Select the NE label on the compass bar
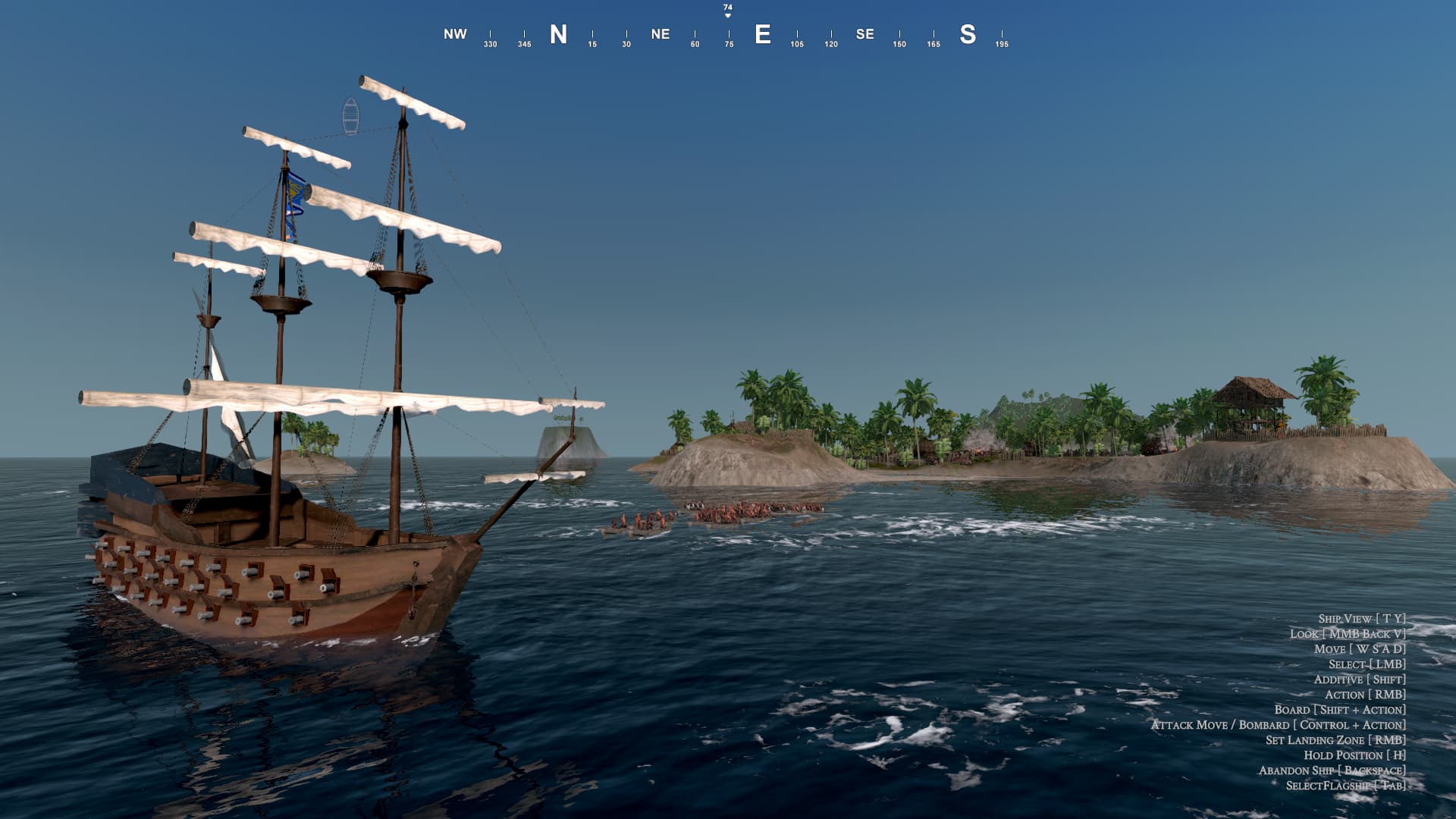 [x=661, y=34]
